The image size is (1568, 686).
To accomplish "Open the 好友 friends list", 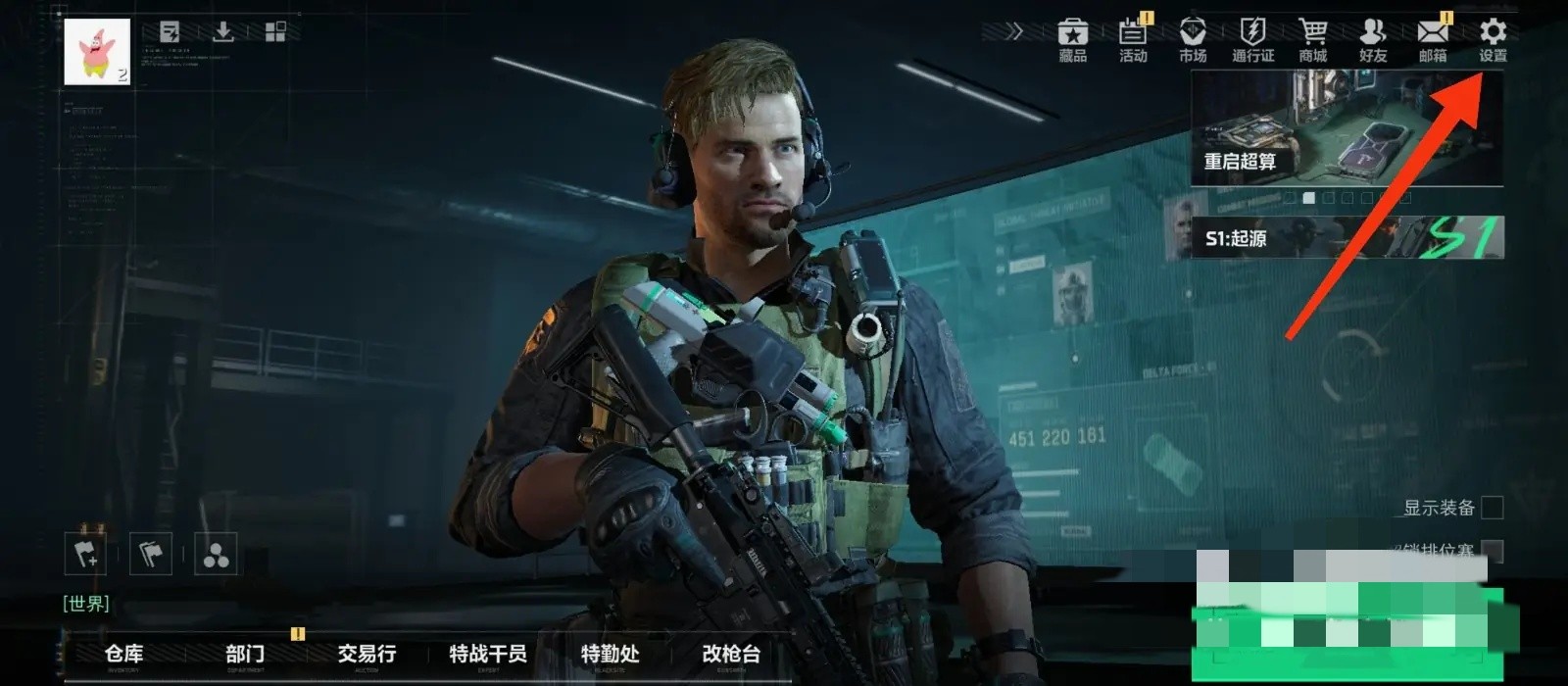I will coord(1372,40).
